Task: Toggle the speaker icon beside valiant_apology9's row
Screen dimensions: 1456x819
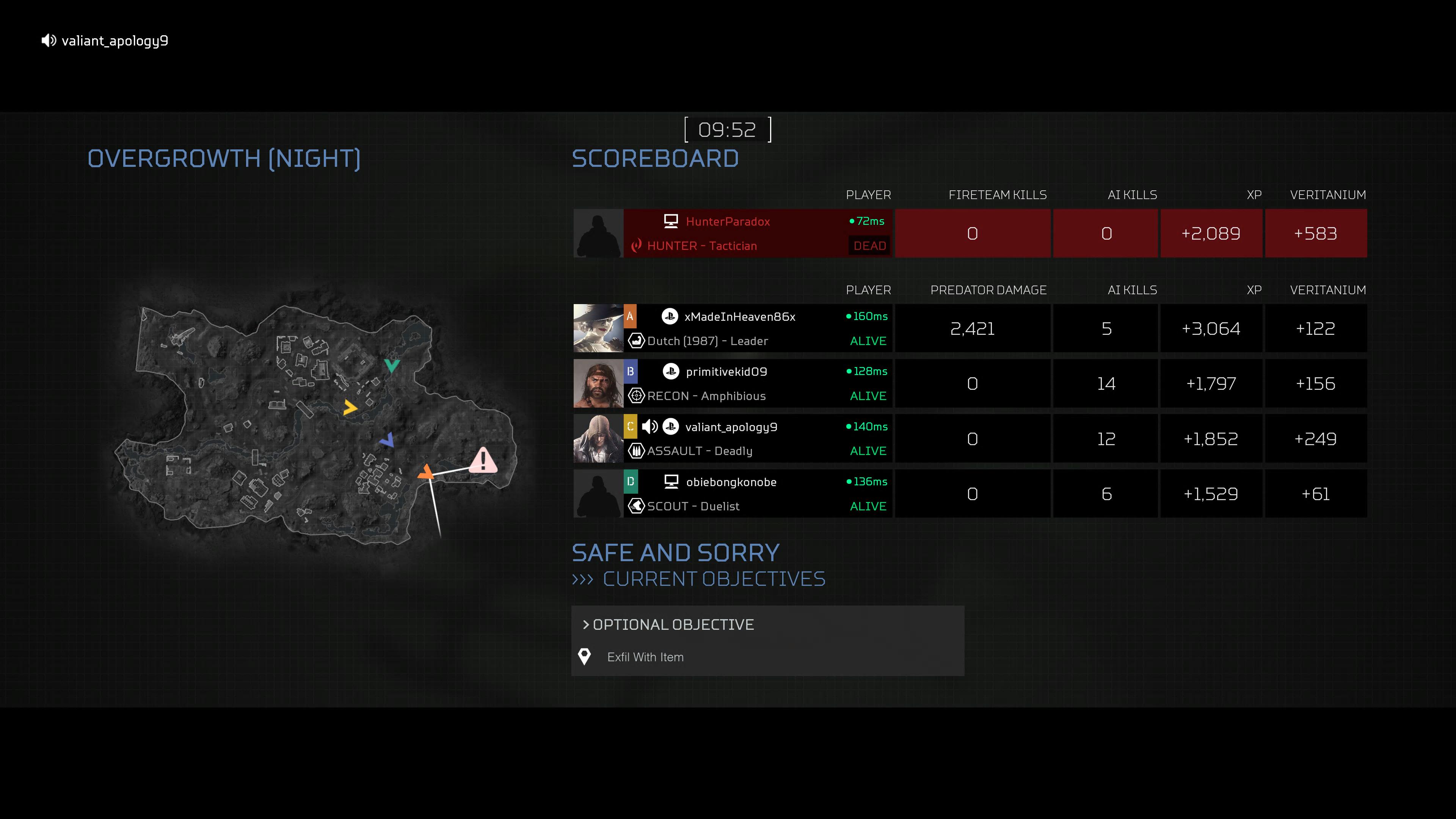Action: (650, 427)
